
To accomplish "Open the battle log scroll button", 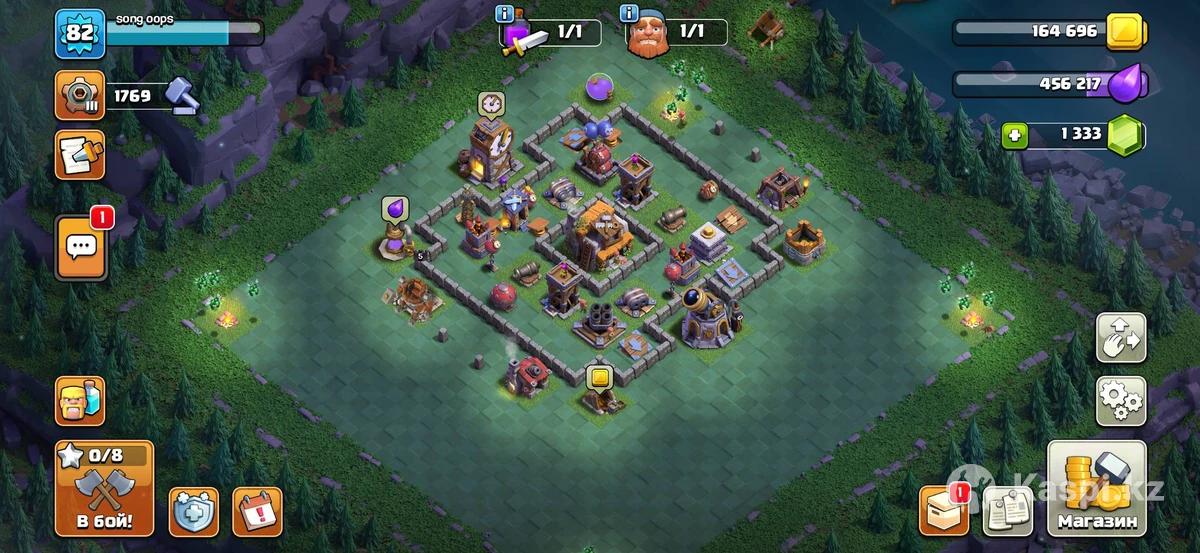I will 79,155.
